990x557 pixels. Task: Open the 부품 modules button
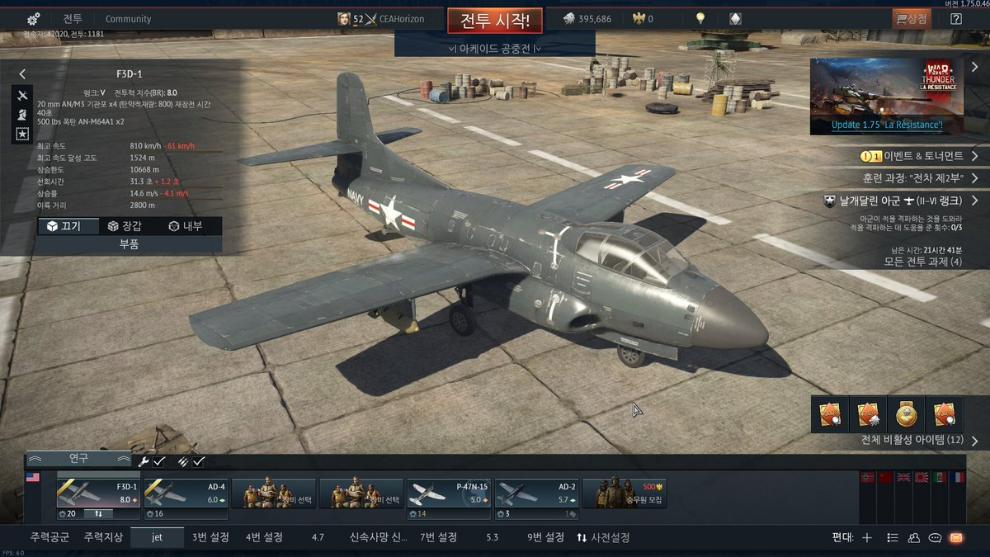click(129, 244)
